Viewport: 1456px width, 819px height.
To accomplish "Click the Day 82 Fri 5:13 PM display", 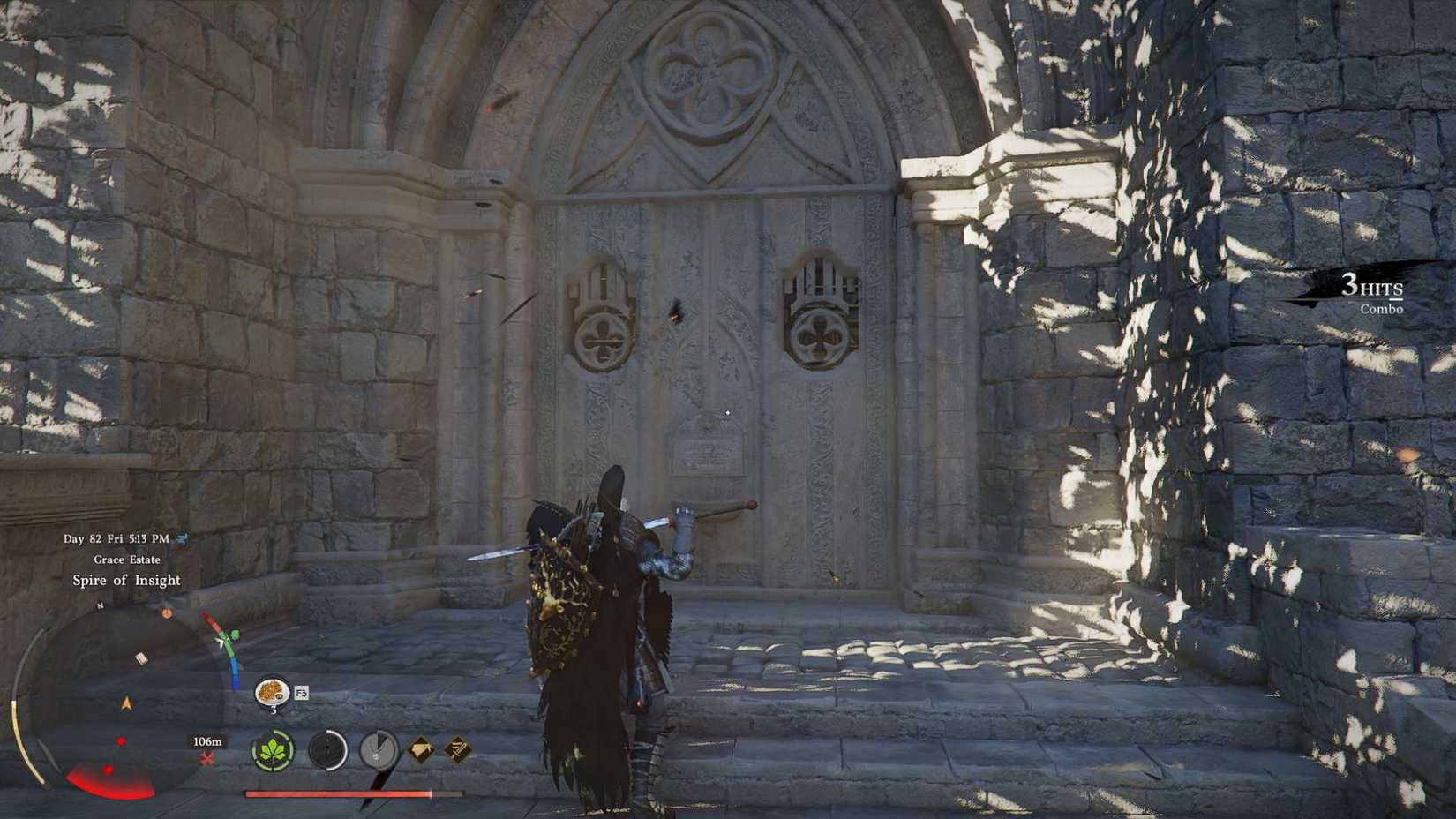I will coord(116,538).
